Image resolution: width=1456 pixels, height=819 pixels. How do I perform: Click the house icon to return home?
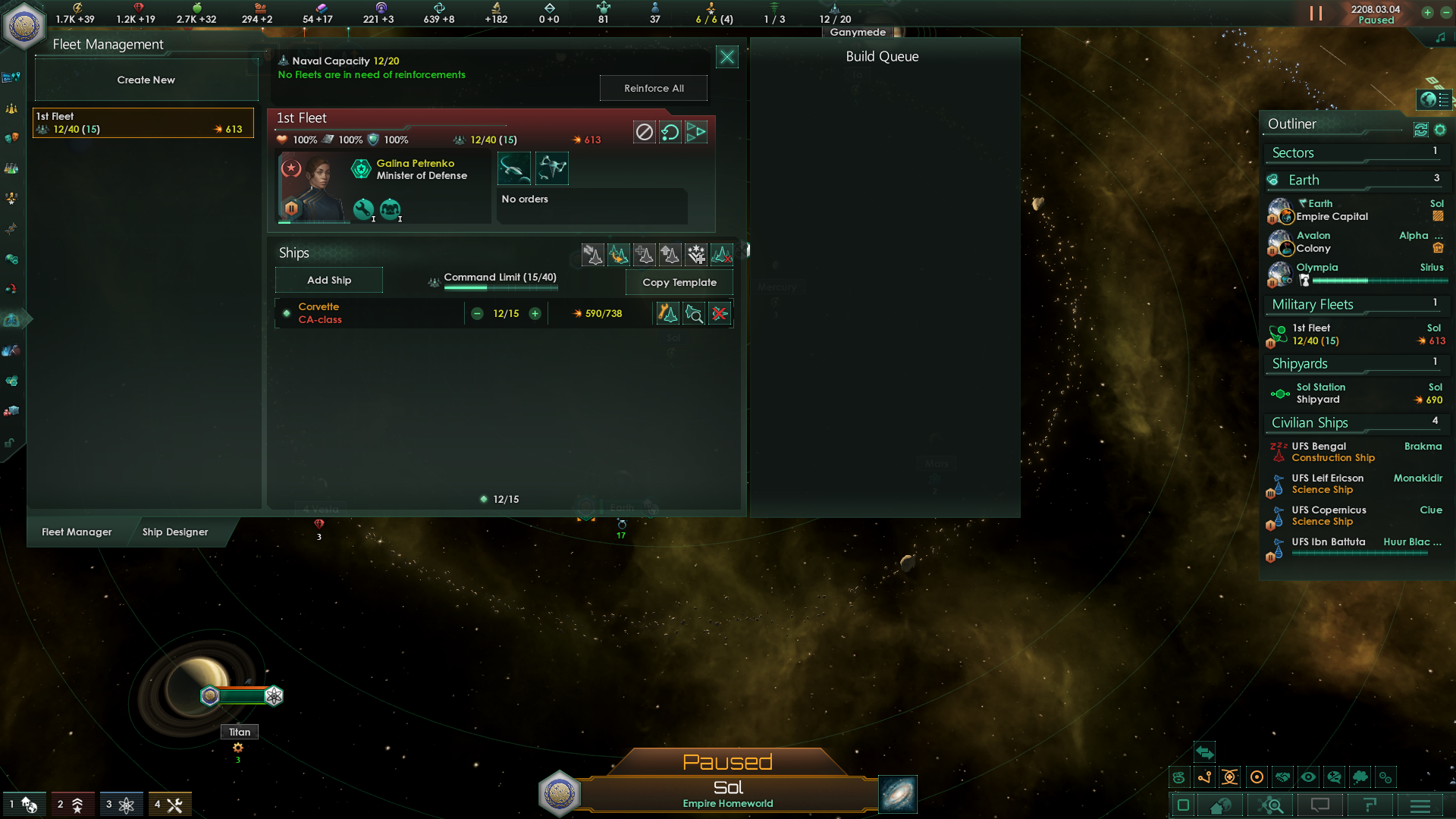[1220, 805]
